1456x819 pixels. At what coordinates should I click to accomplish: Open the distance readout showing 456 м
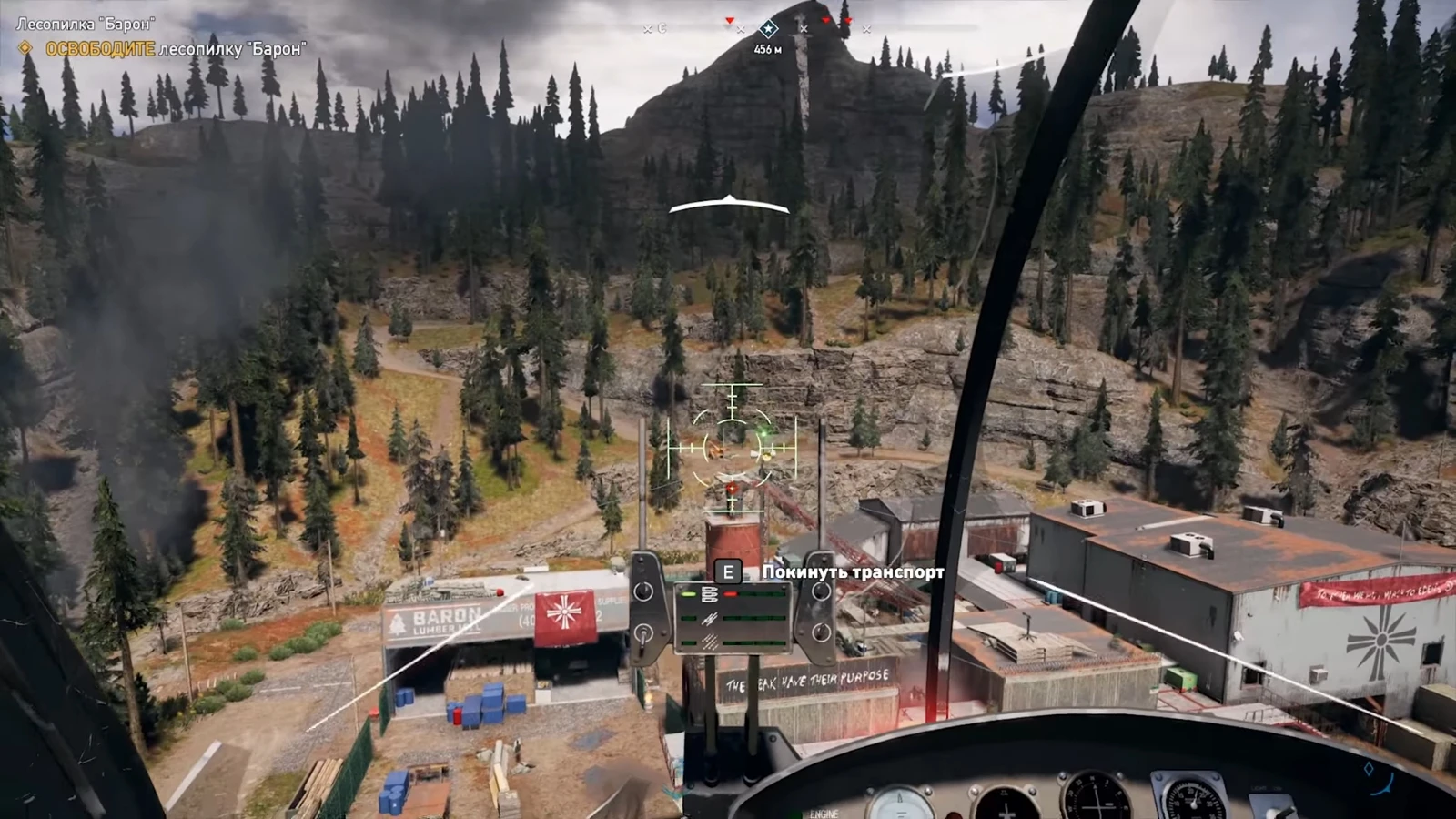point(767,48)
